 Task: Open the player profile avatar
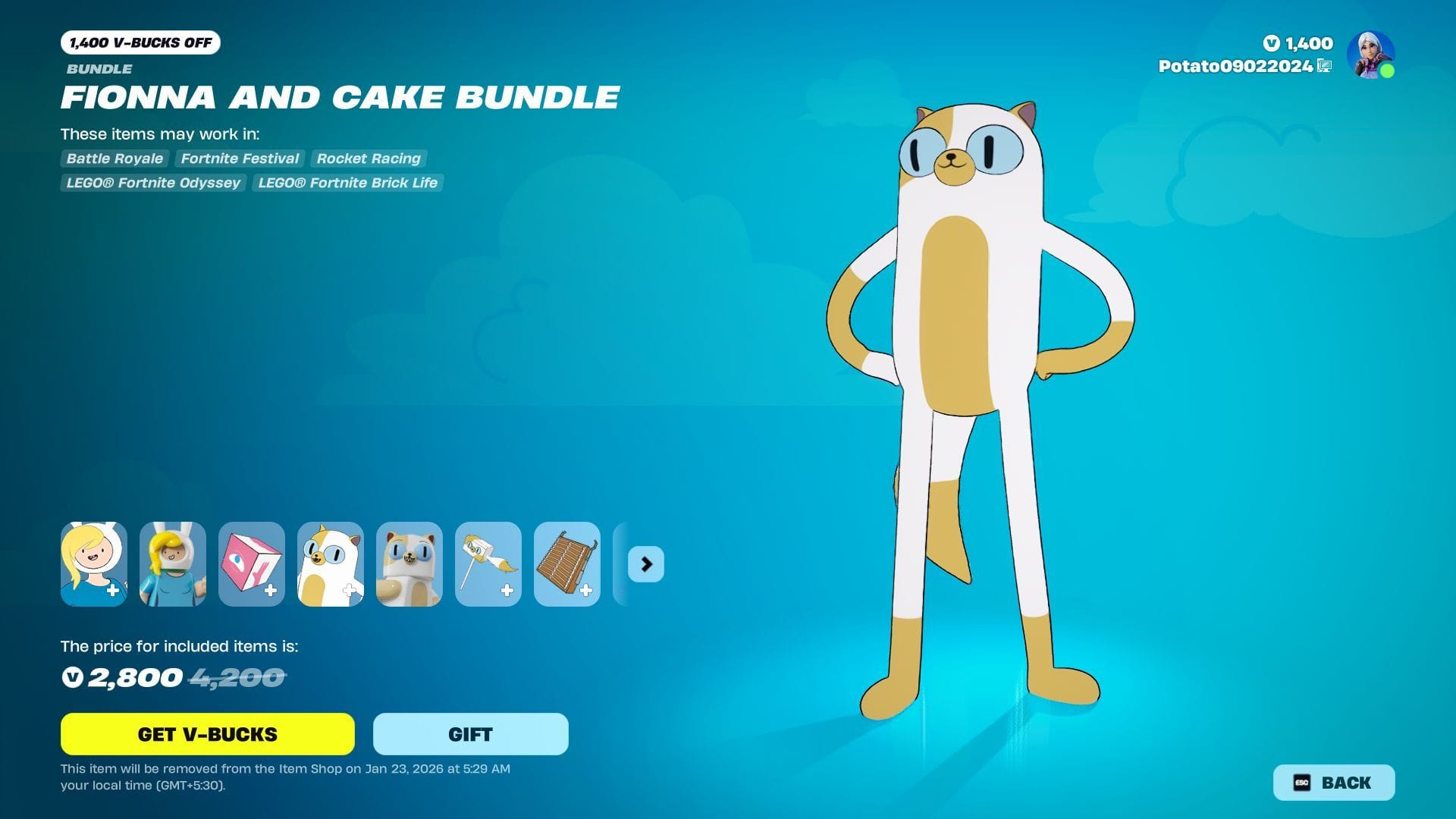[1370, 55]
